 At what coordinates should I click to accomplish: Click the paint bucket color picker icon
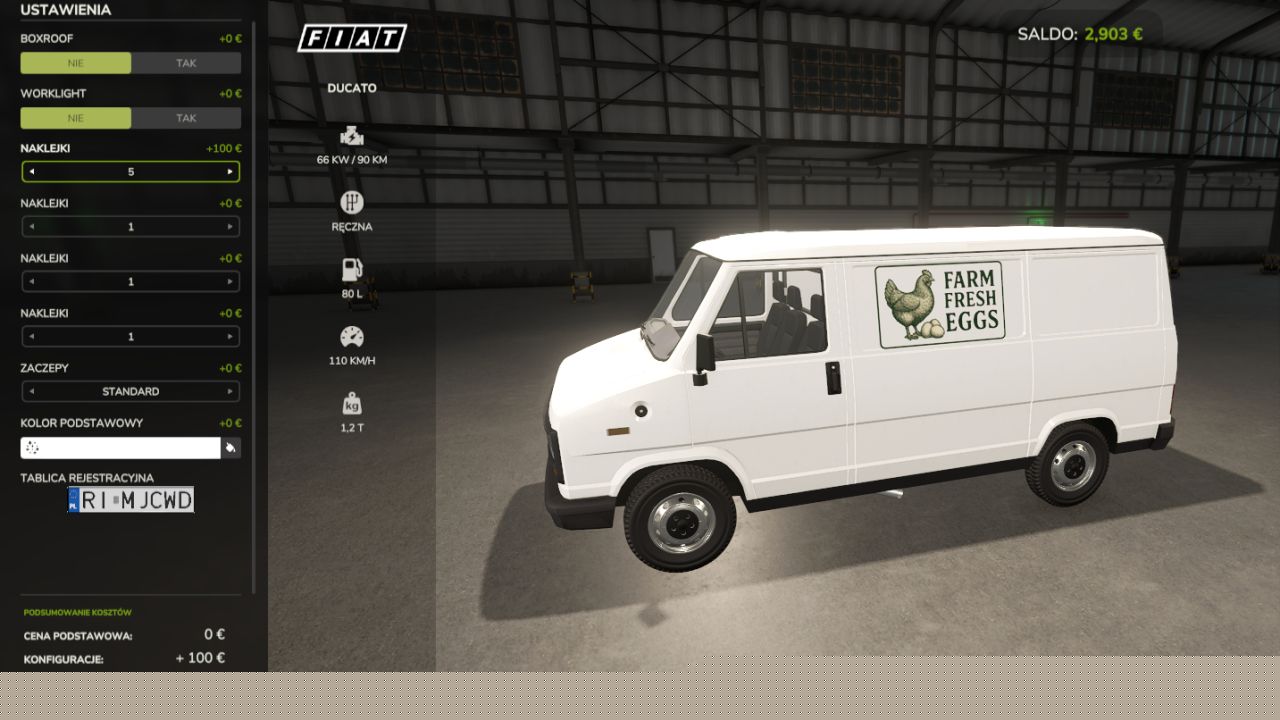(231, 448)
